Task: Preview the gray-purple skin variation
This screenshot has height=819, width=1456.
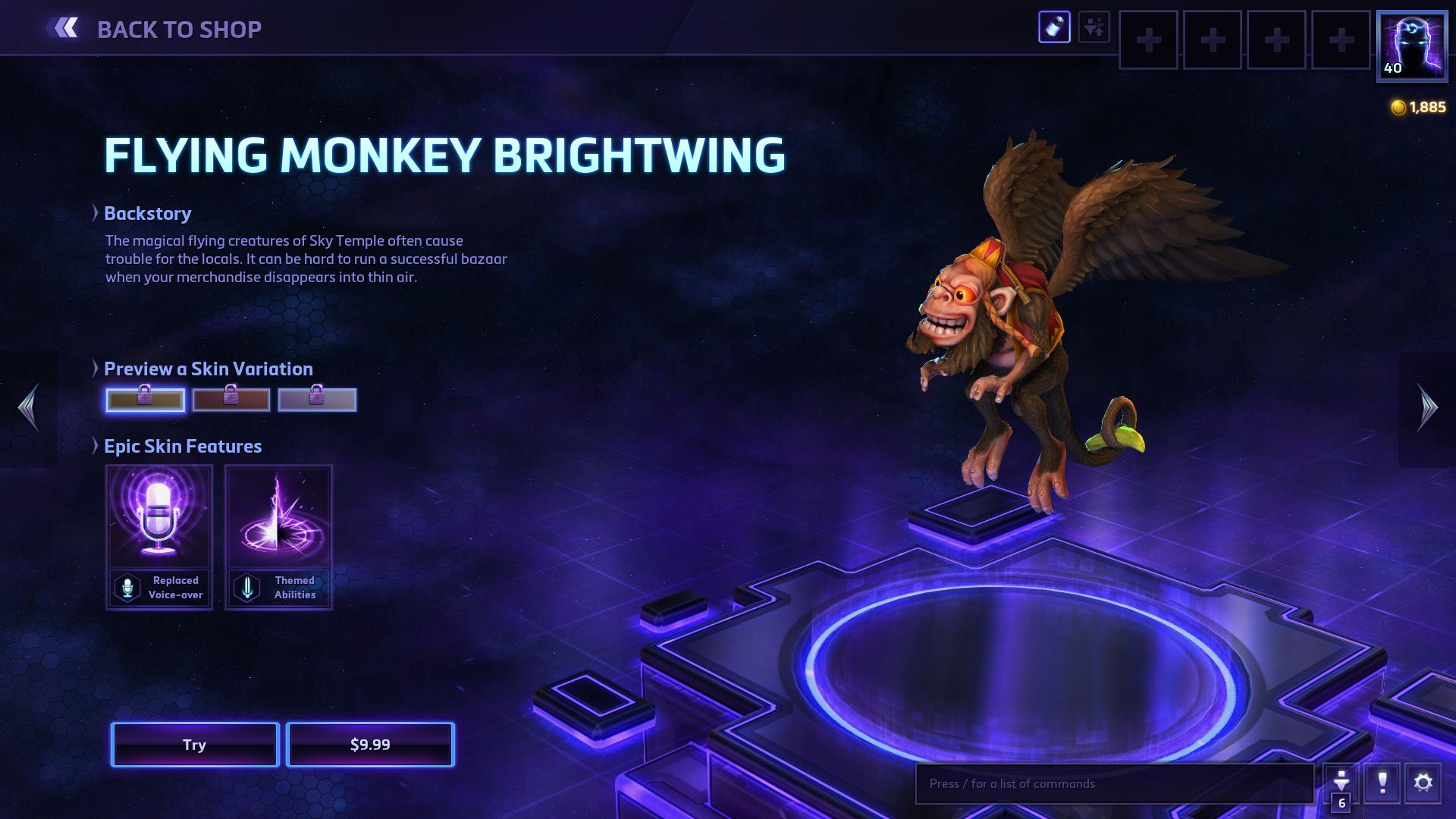Action: point(317,400)
